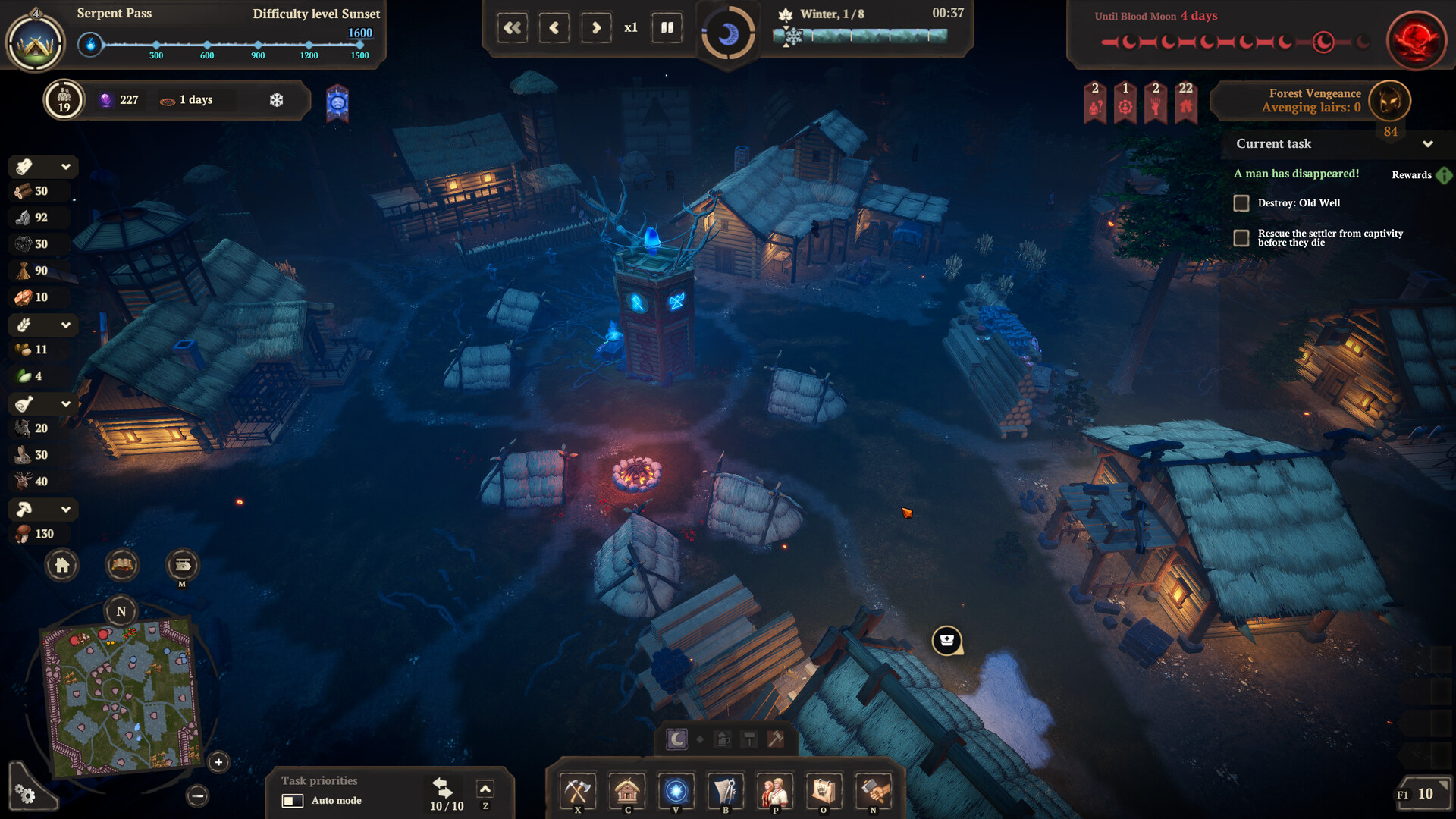Image resolution: width=1456 pixels, height=819 pixels.
Task: Click the settlement emblem in the top-left
Action: click(x=35, y=43)
